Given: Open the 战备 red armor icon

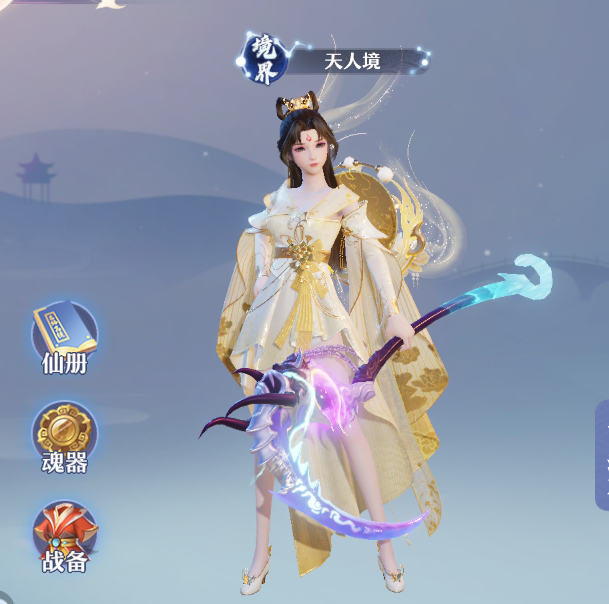Looking at the screenshot, I should 64,534.
